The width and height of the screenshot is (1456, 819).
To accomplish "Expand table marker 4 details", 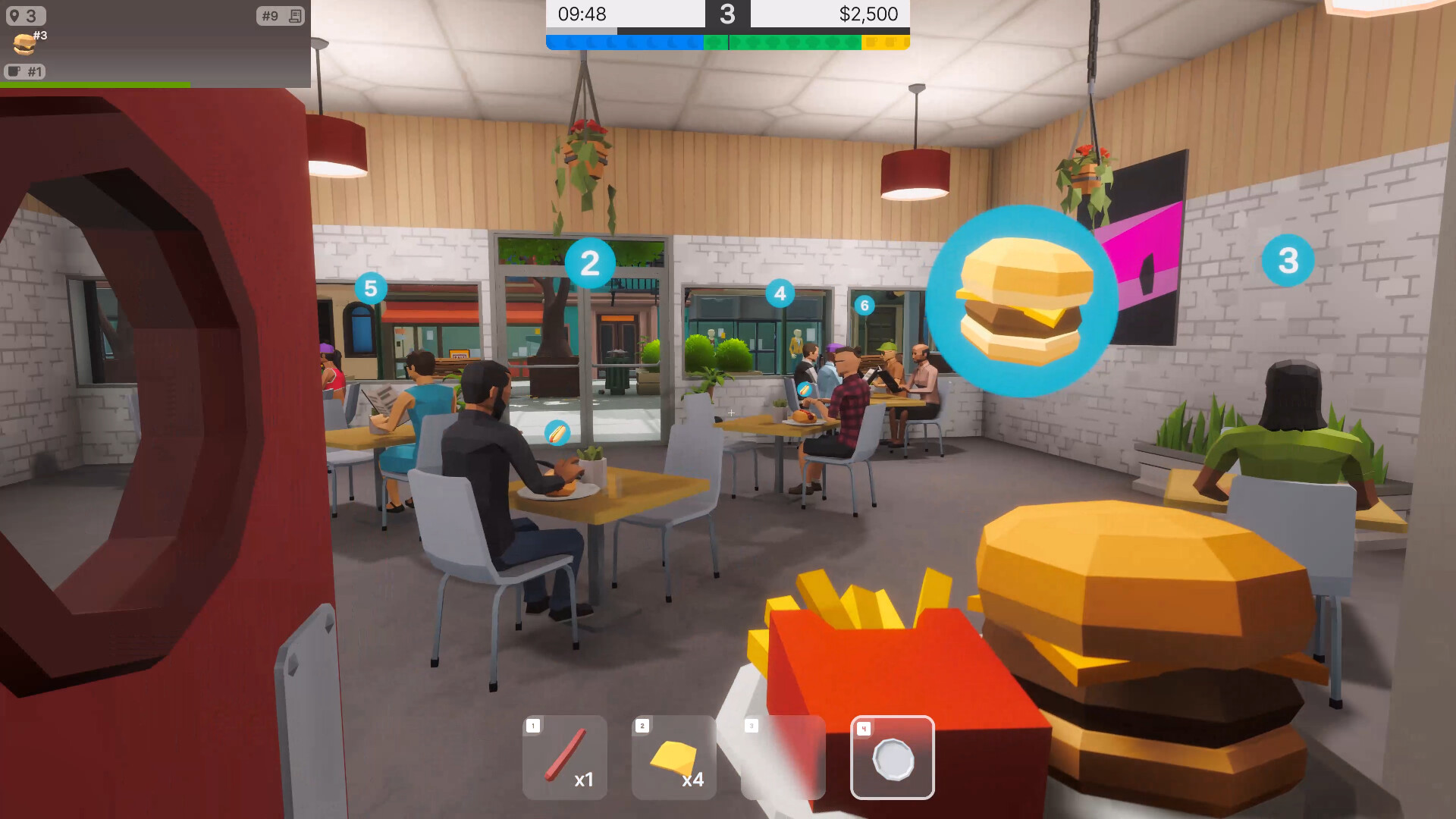I will 780,293.
